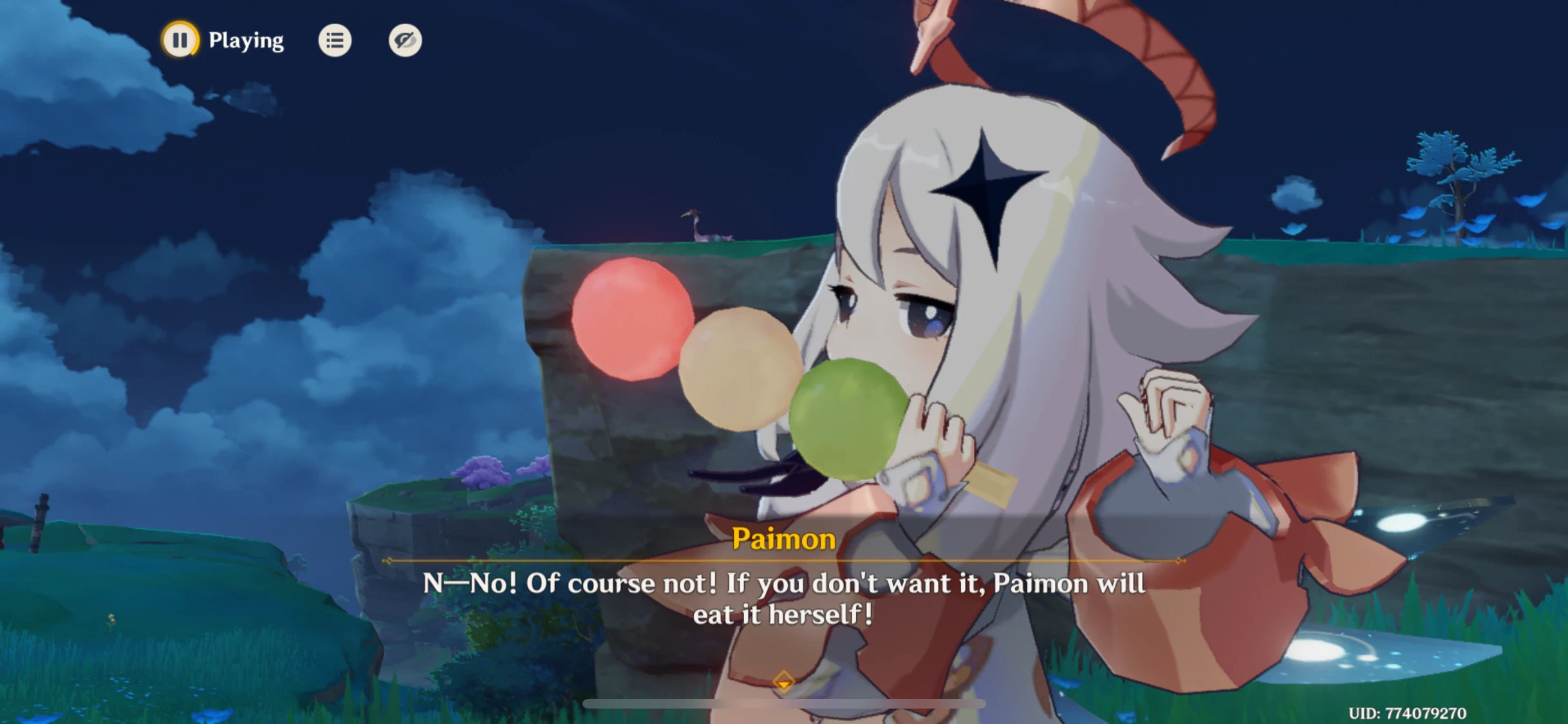This screenshot has width=1568, height=724.
Task: Click the eye-slash icon to conceal interface
Action: (405, 40)
